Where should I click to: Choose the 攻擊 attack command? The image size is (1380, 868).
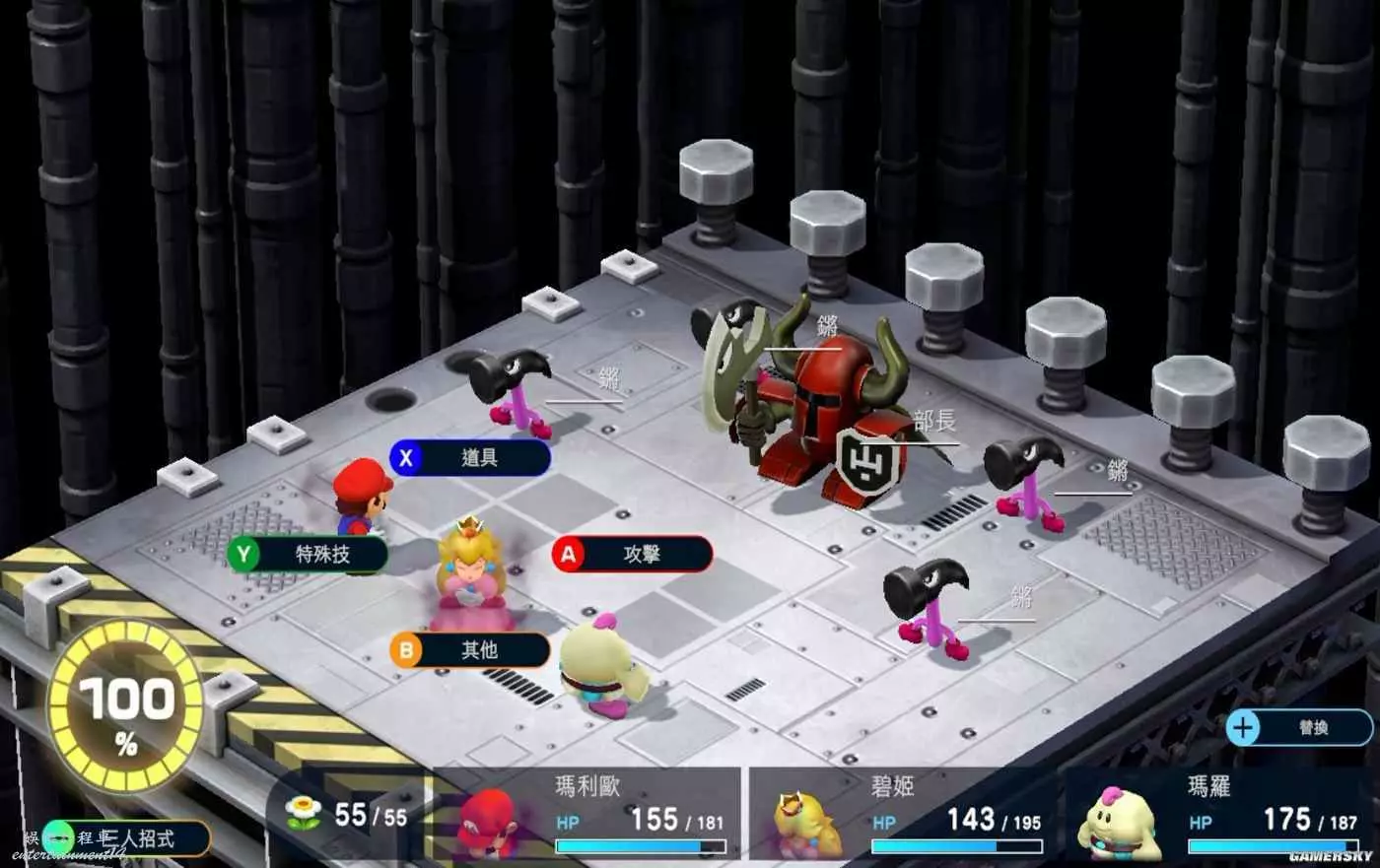(632, 555)
